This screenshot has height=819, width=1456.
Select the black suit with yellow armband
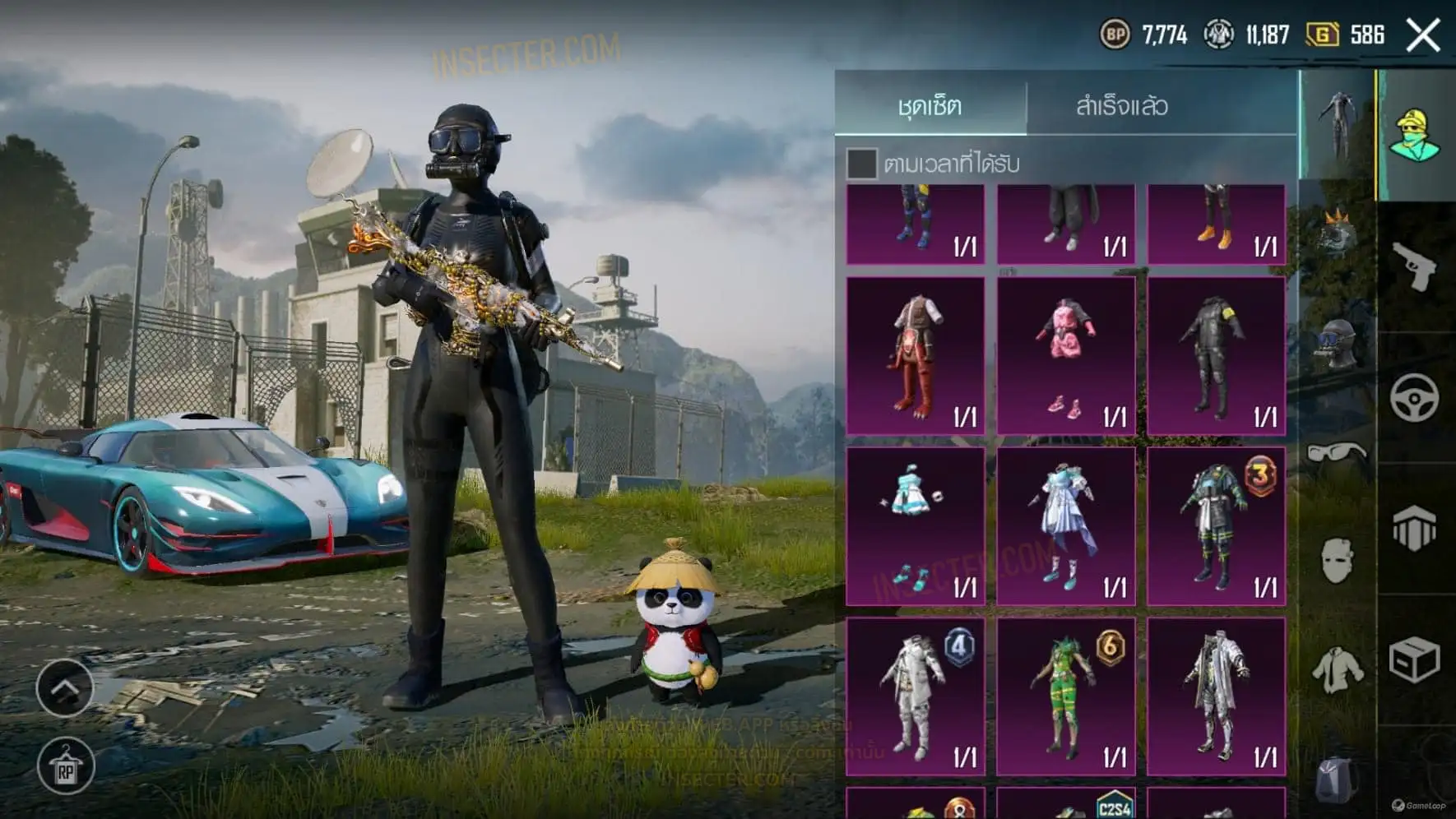pos(1216,355)
